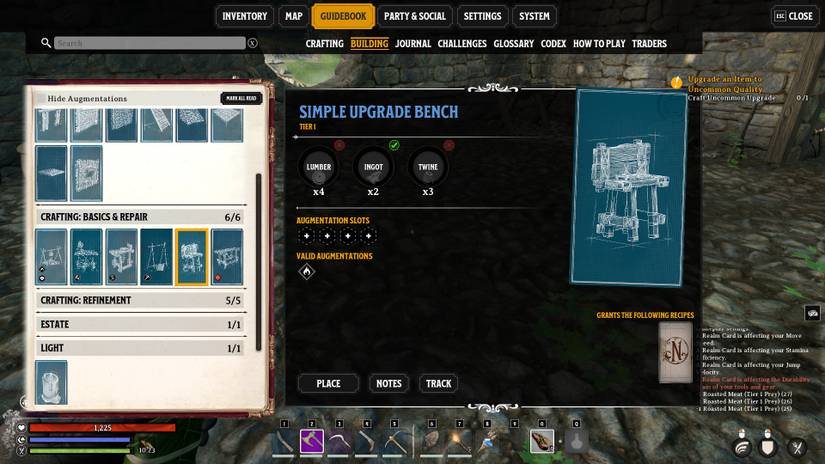
Task: Expand the Estate category
Action: [x=140, y=324]
